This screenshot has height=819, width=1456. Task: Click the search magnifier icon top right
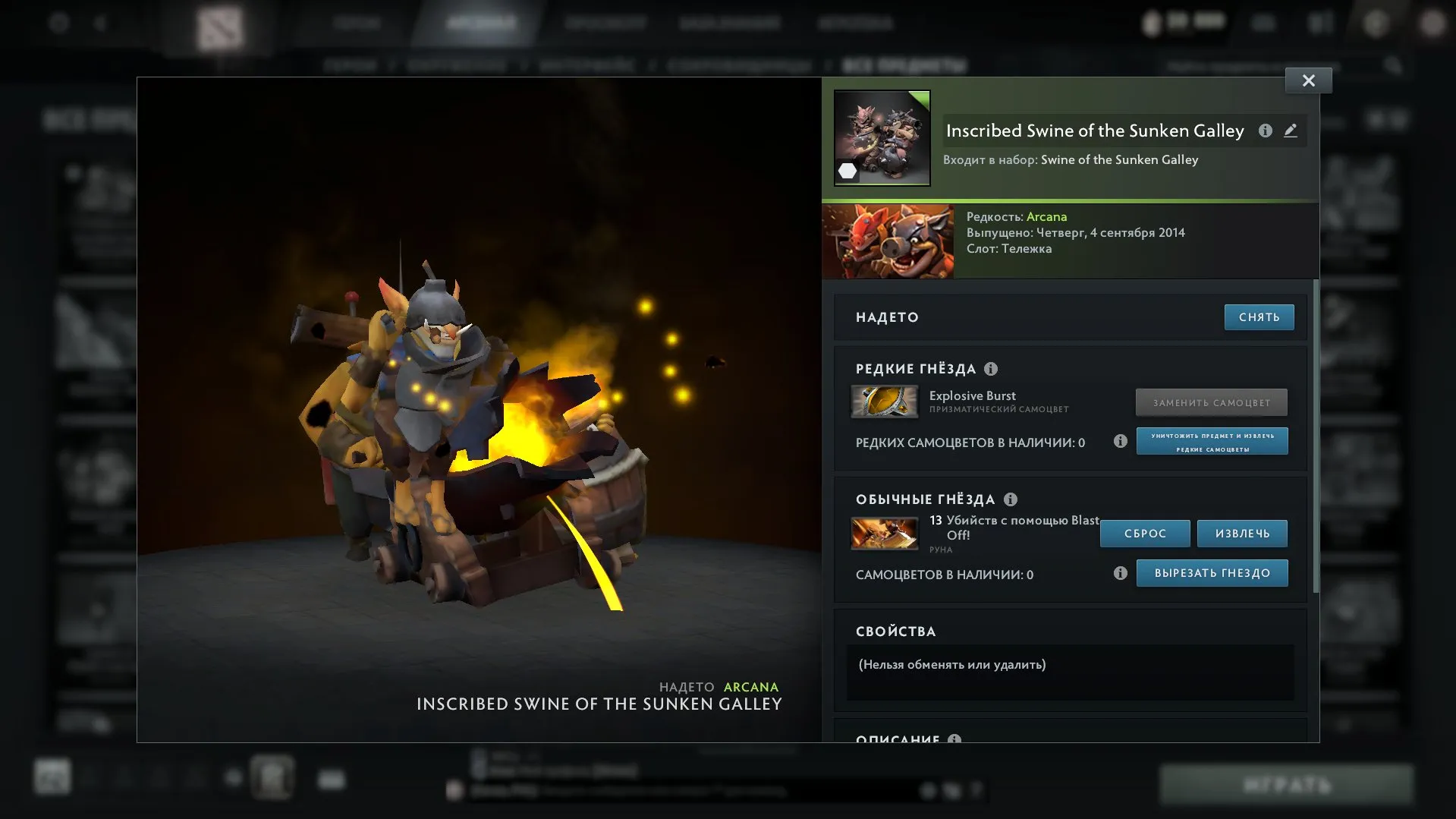tap(1395, 65)
